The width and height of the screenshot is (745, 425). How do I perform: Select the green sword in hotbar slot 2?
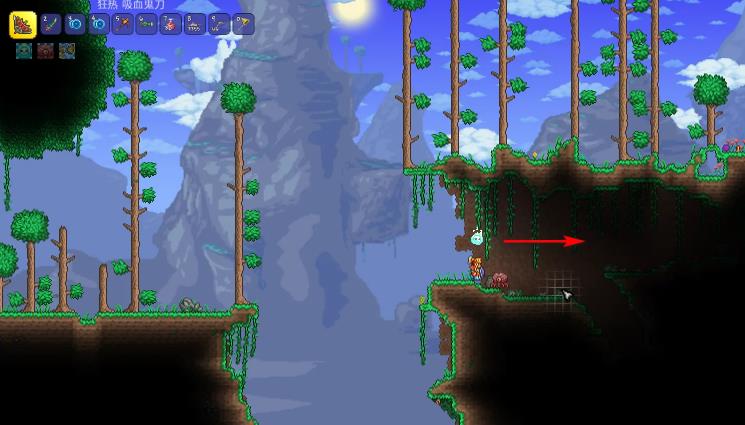point(50,25)
